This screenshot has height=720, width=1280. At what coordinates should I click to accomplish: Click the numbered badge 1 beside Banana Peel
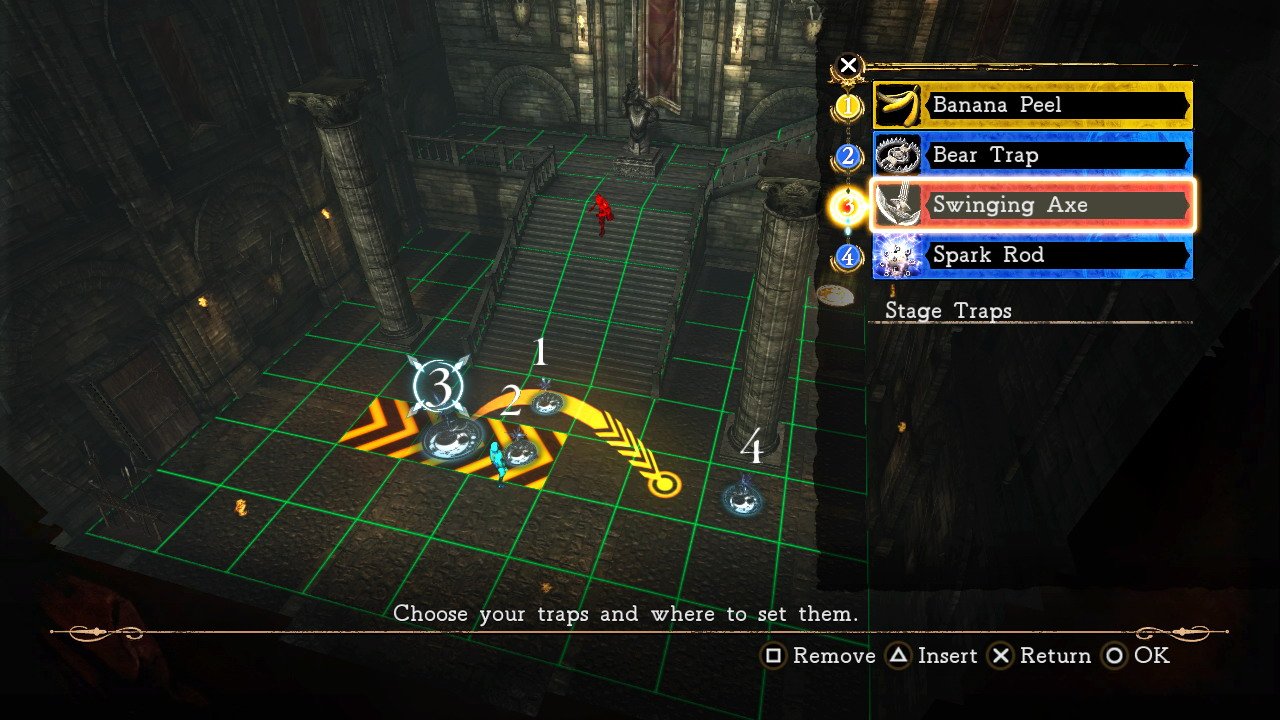pos(847,105)
